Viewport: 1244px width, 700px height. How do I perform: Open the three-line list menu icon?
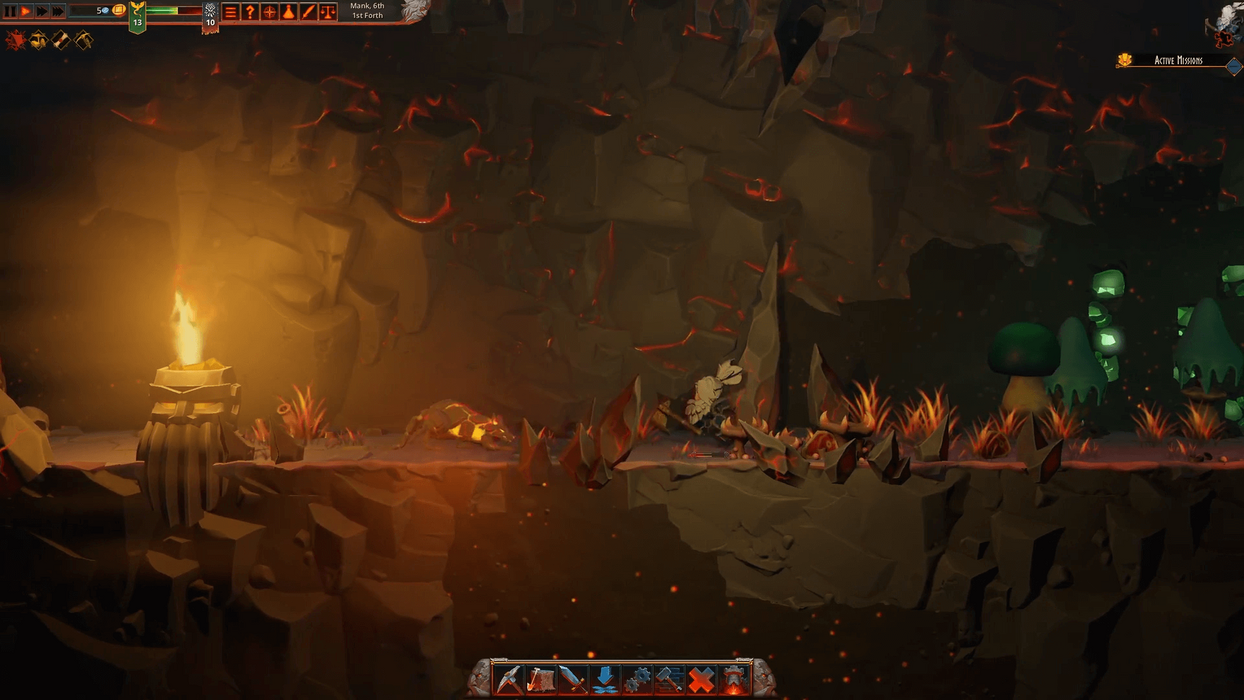point(231,12)
